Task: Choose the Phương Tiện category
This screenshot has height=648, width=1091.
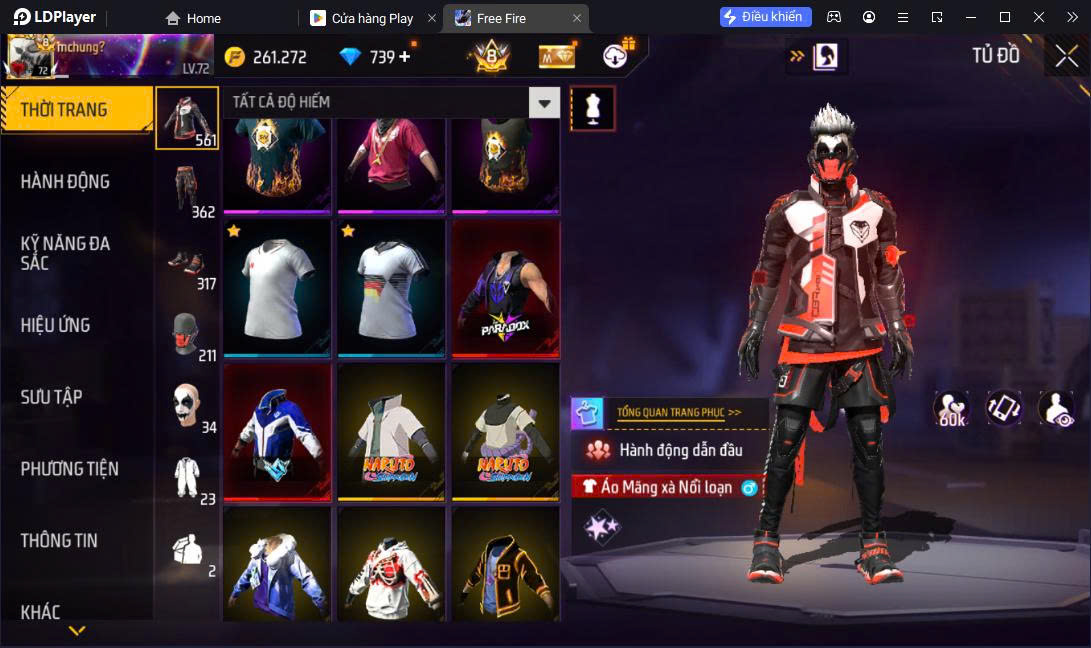Action: [x=69, y=469]
